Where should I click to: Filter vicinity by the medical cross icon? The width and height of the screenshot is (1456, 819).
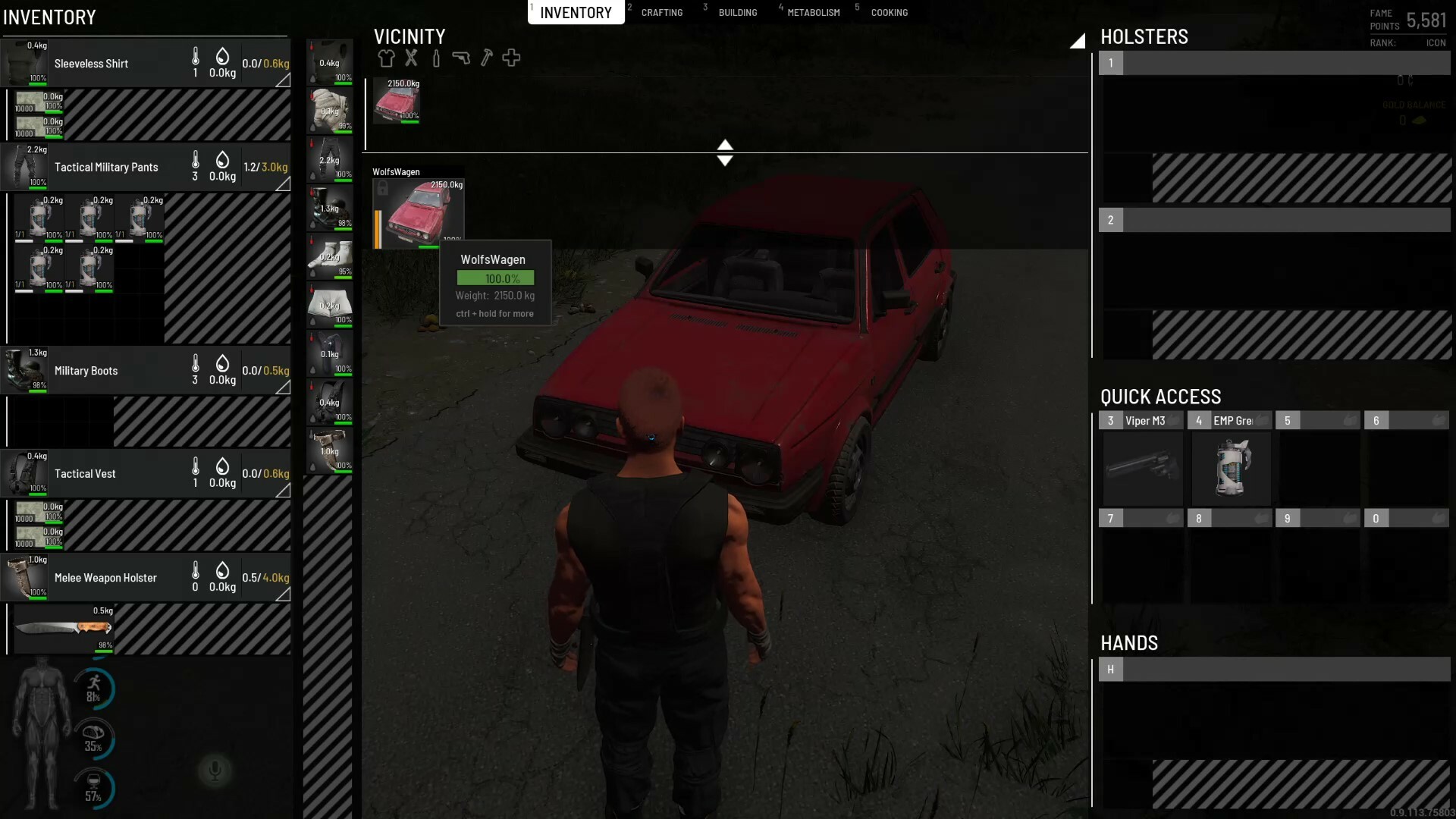click(511, 58)
